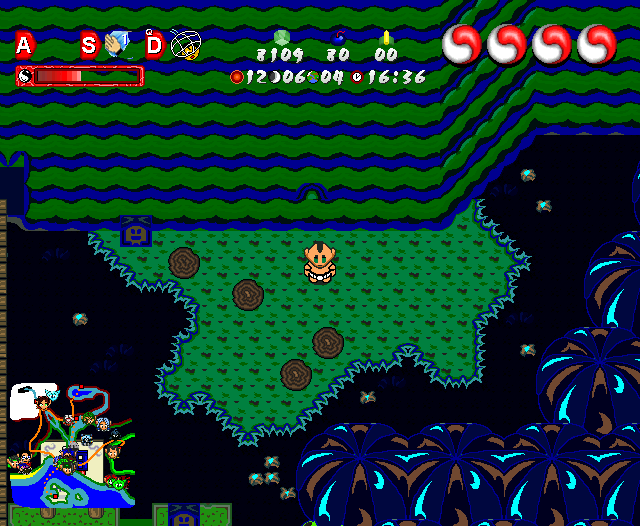Select the wire cage item in the D slot
This screenshot has height=526, width=640.
coord(185,44)
